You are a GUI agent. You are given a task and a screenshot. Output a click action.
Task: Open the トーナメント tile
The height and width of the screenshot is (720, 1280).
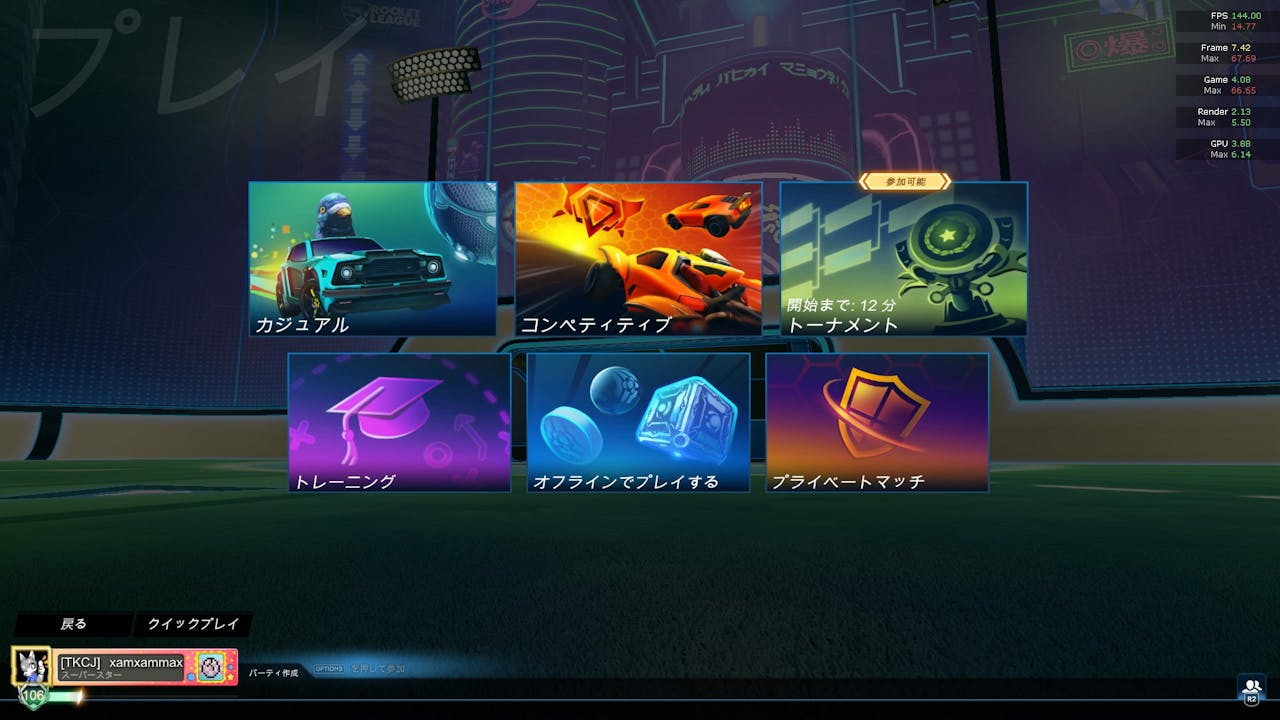903,258
